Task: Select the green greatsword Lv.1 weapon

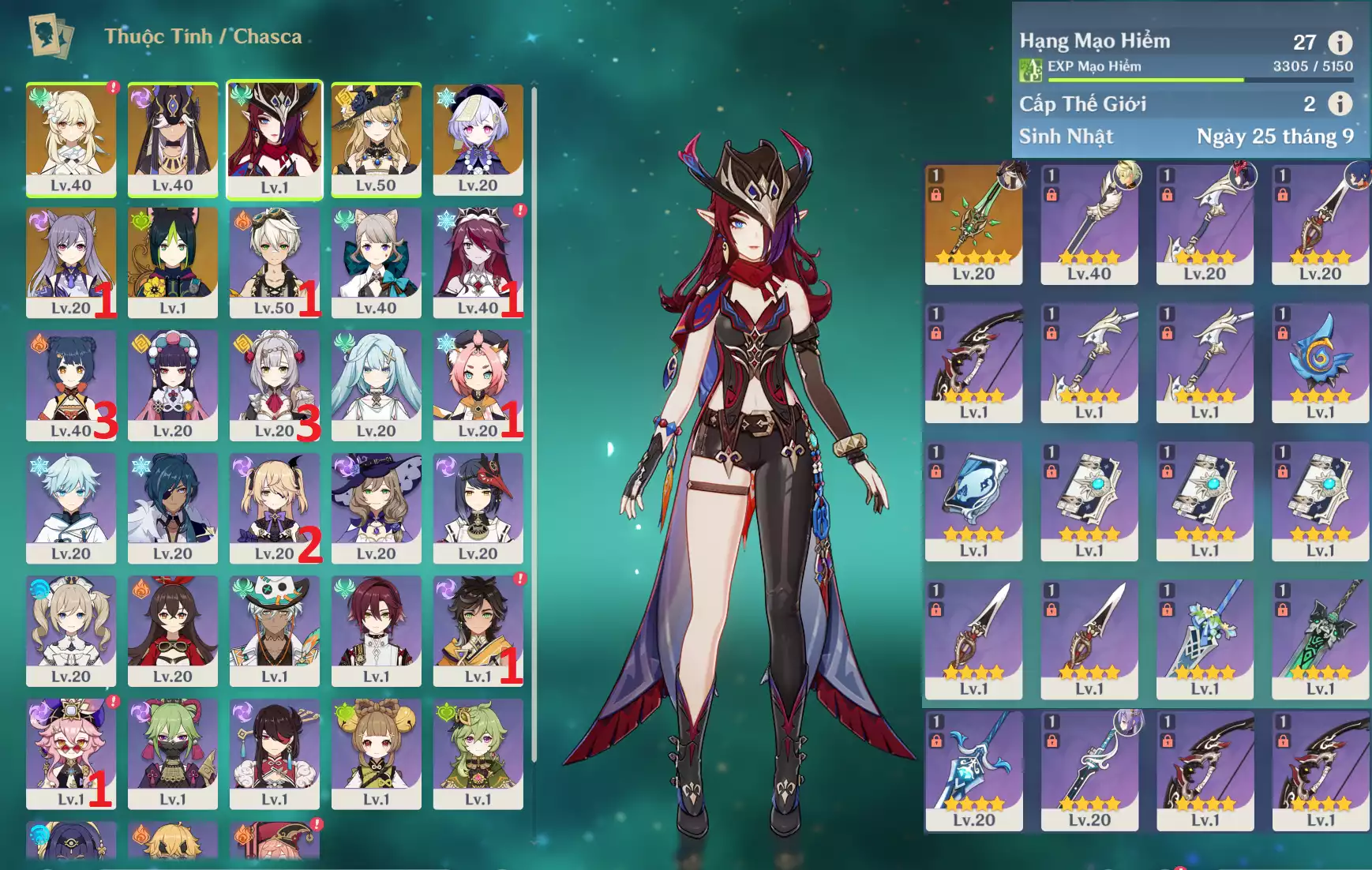Action: [1320, 638]
